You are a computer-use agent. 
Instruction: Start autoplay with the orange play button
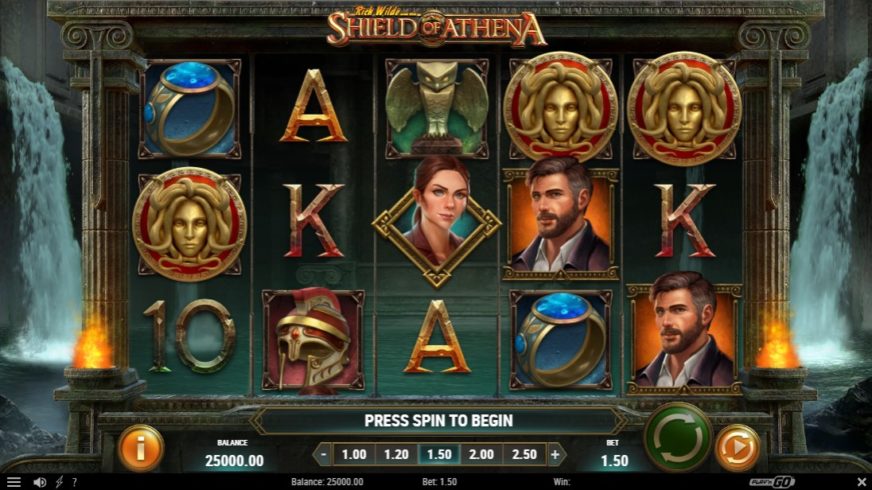tap(738, 447)
